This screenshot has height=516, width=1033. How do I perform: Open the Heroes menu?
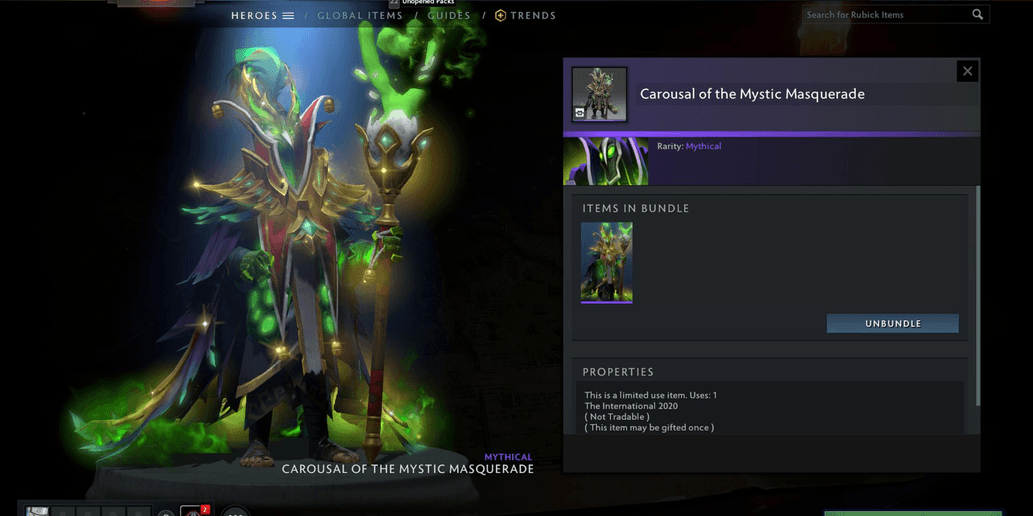(x=262, y=16)
